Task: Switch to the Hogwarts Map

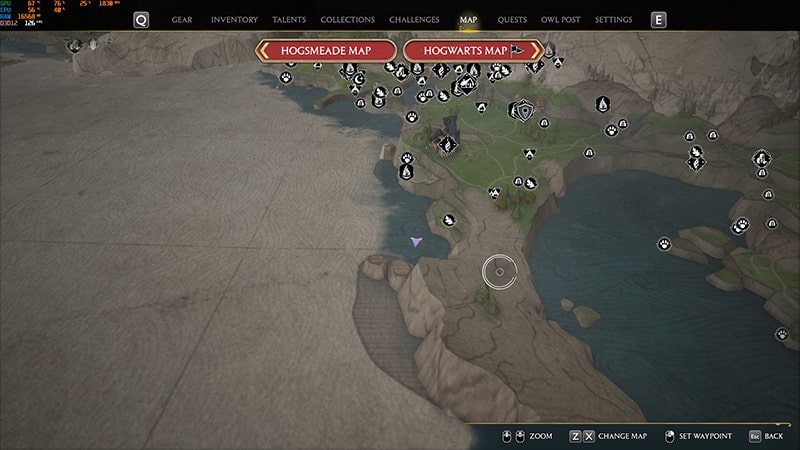Action: [x=472, y=50]
